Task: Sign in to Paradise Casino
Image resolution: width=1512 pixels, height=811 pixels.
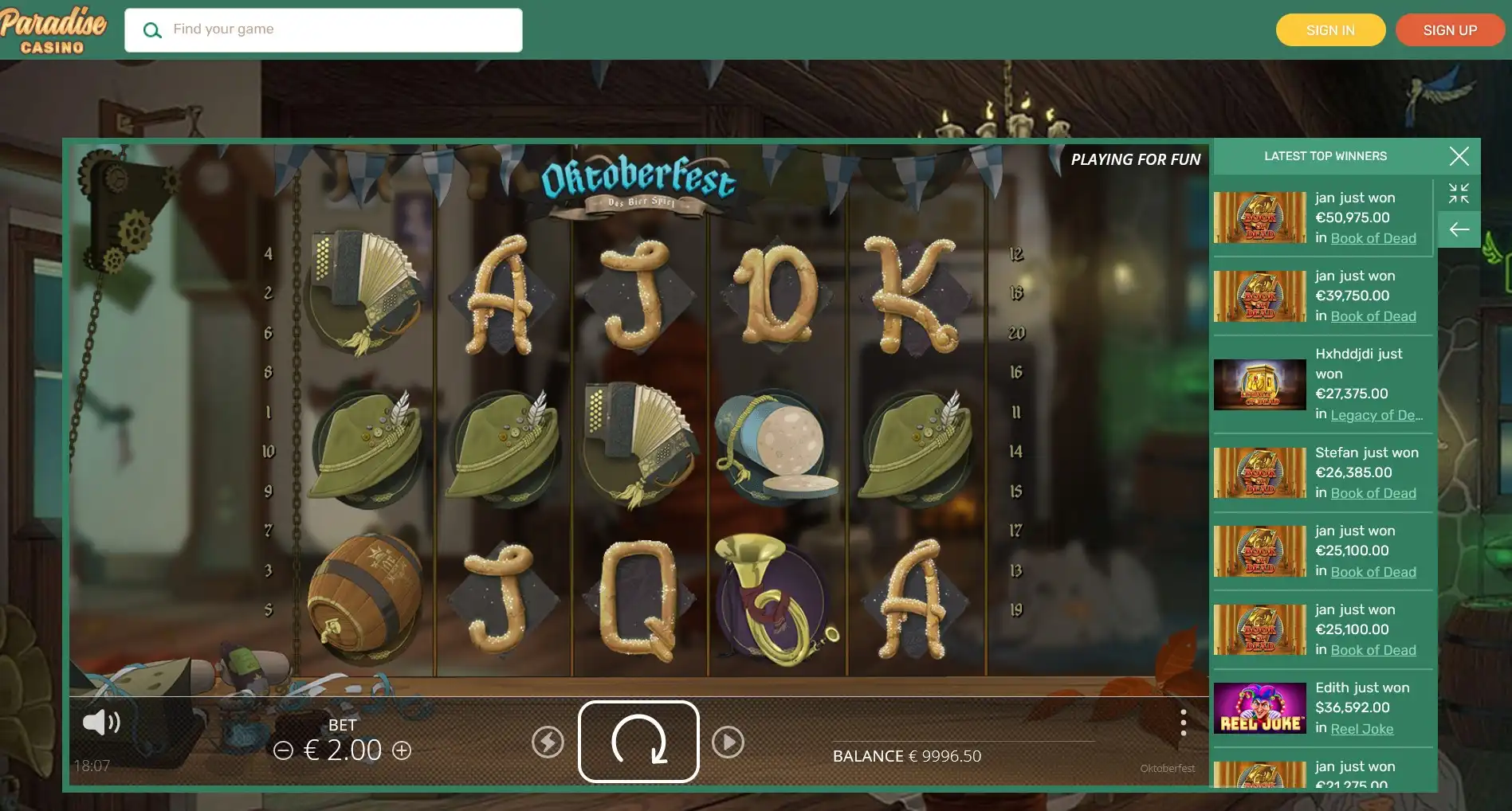Action: 1330,30
